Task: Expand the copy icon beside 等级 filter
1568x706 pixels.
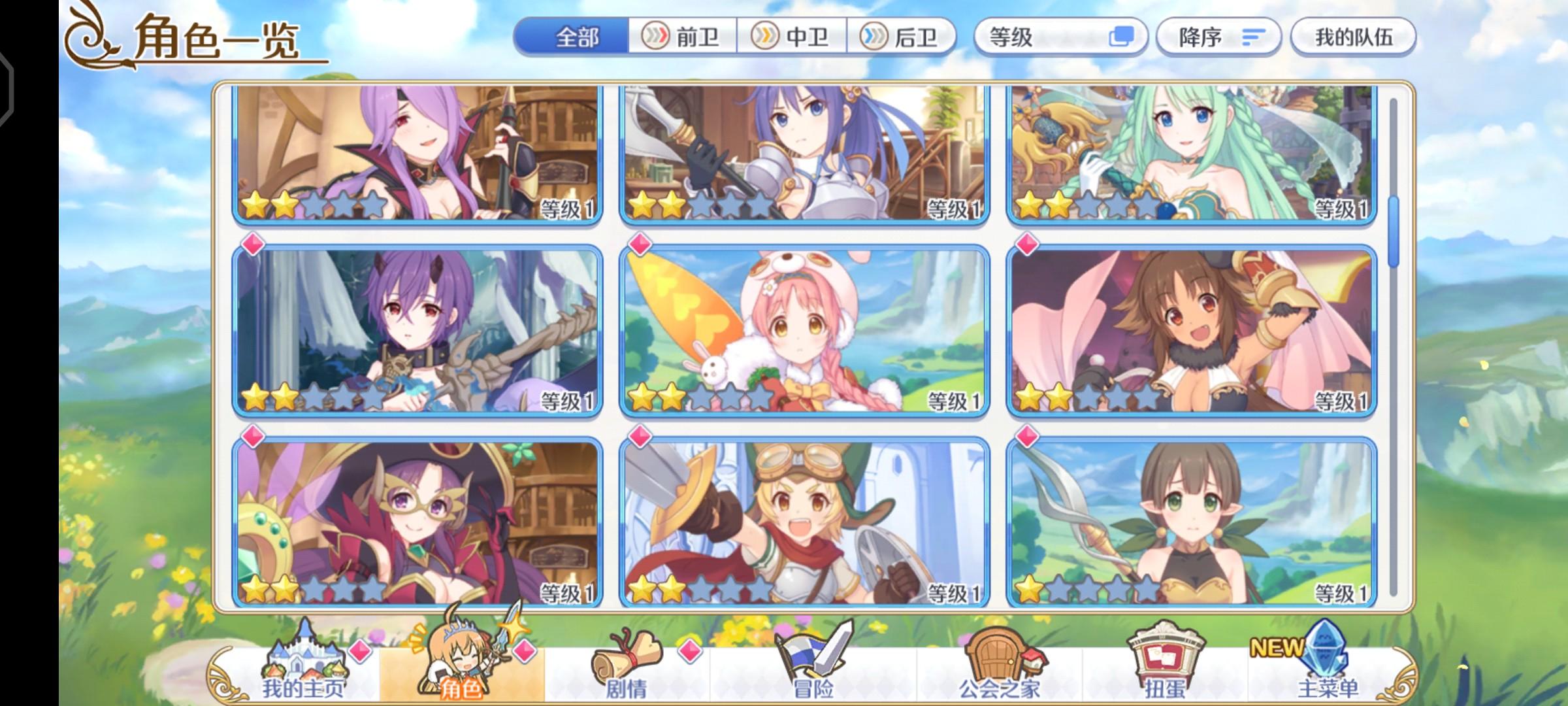Action: [x=1120, y=37]
